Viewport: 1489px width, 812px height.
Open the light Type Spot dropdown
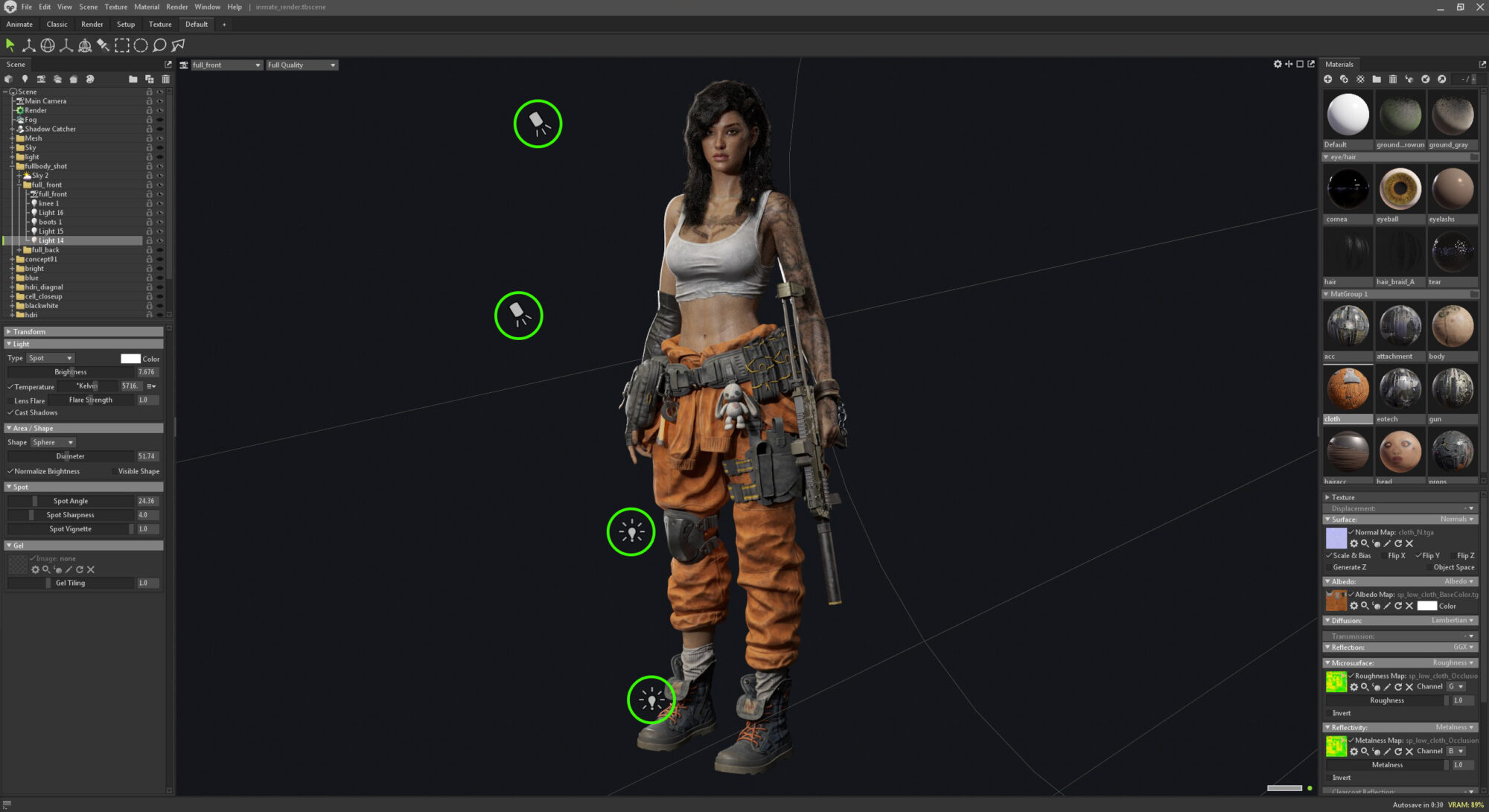[50, 359]
